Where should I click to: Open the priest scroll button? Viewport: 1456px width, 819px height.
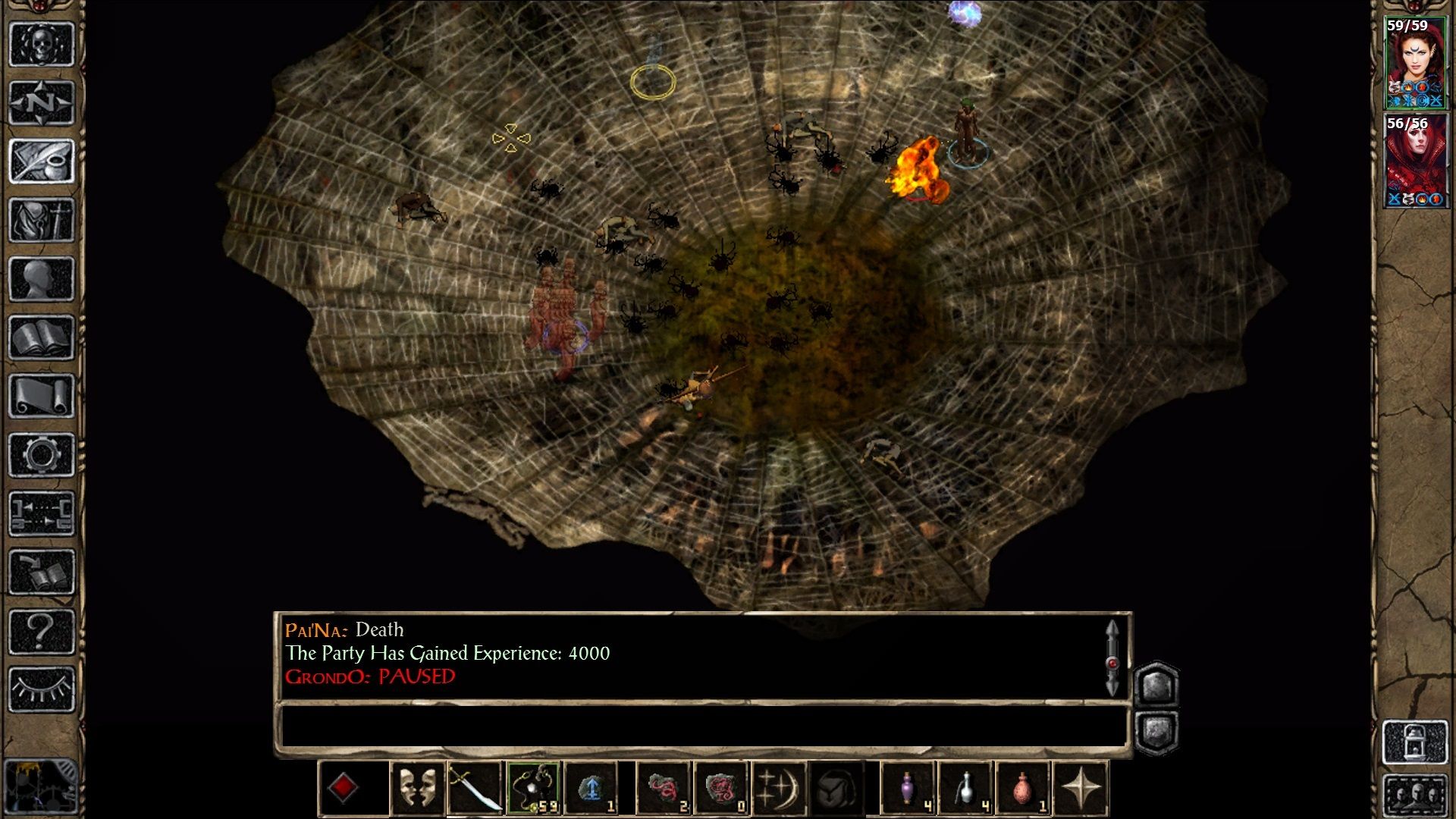pos(42,396)
